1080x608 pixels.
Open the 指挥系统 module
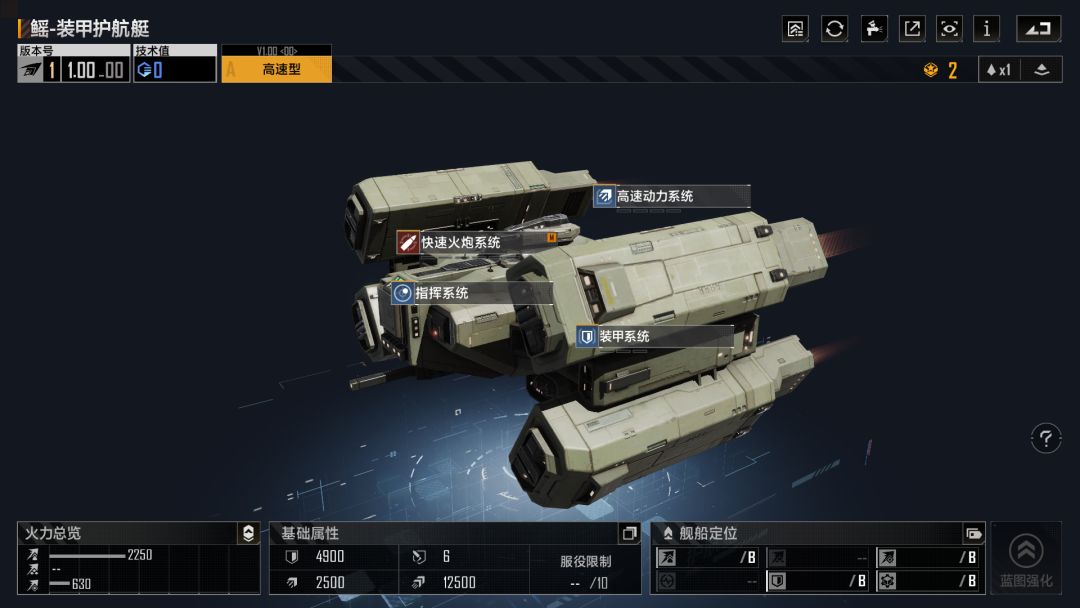coord(470,293)
